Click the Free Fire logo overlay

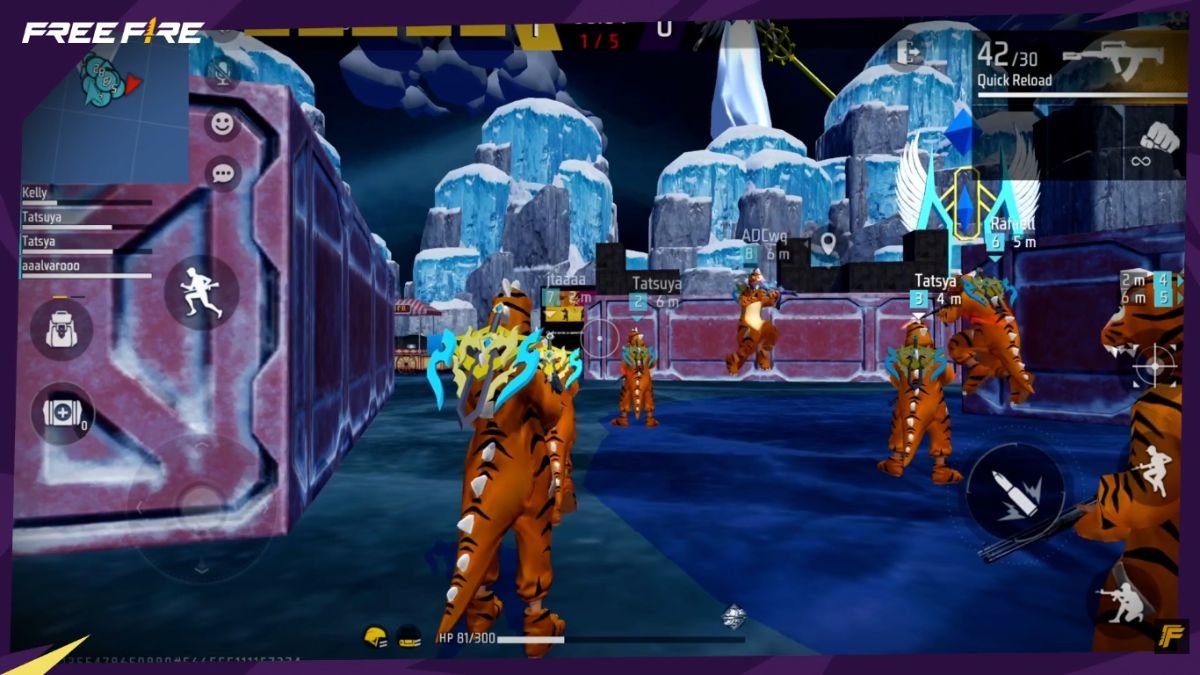tap(113, 33)
